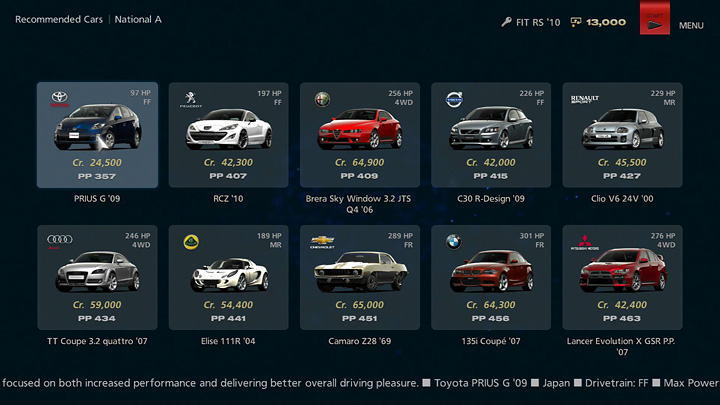The width and height of the screenshot is (720, 405).
Task: Select the Audi TT Coupe 3.2 quattro
Action: (97, 278)
